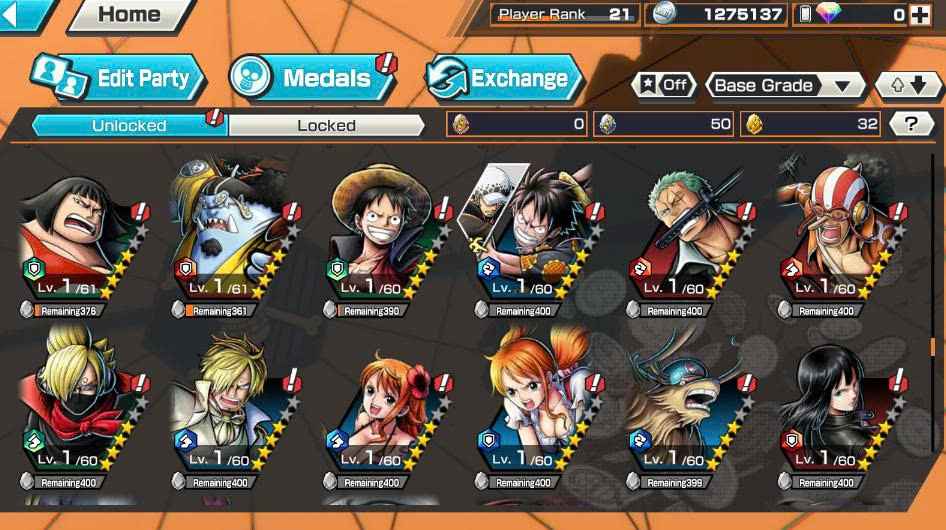Add rainbow diamonds with the plus button
Screen dimensions: 946x530
pos(919,15)
